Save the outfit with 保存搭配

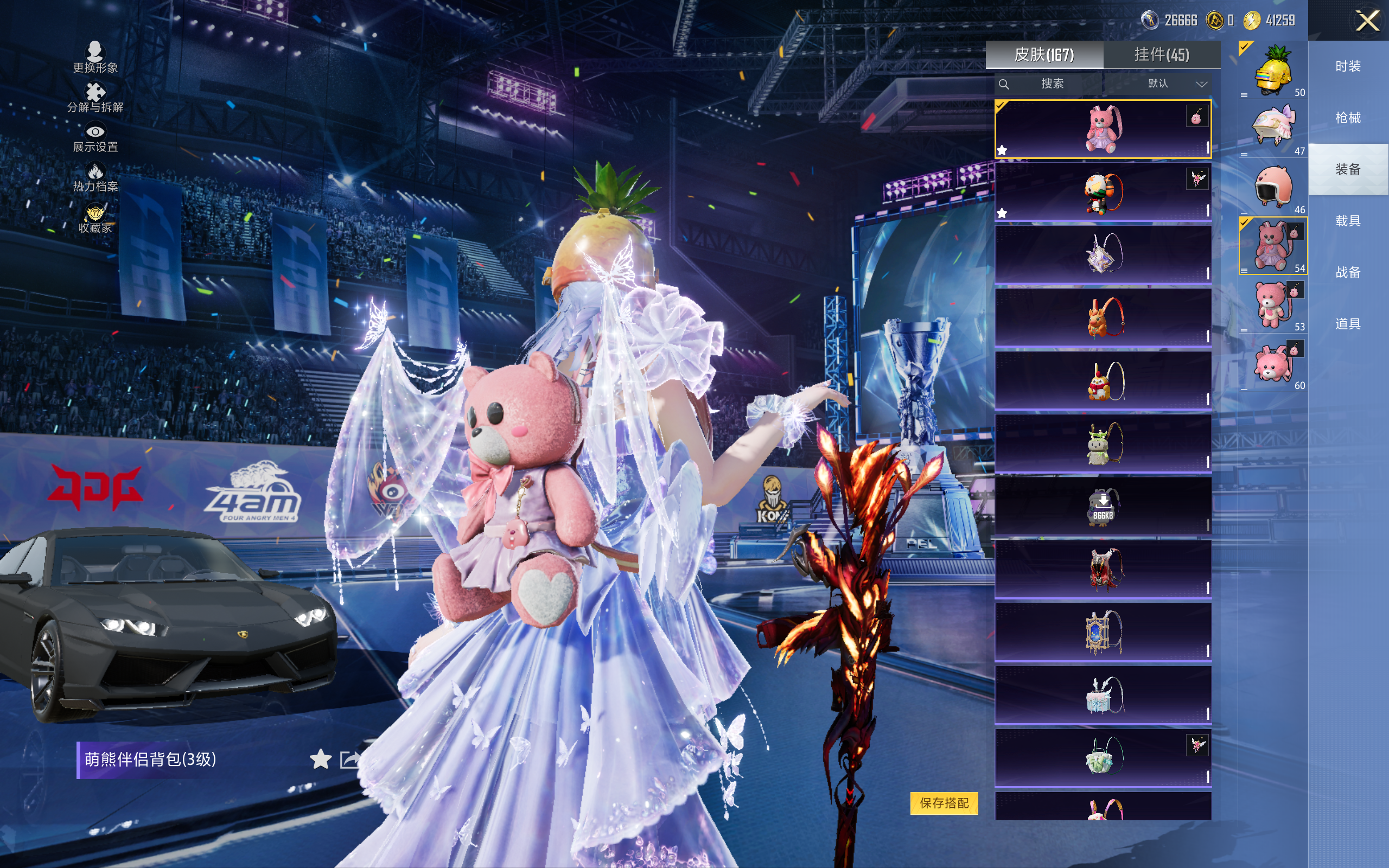944,802
